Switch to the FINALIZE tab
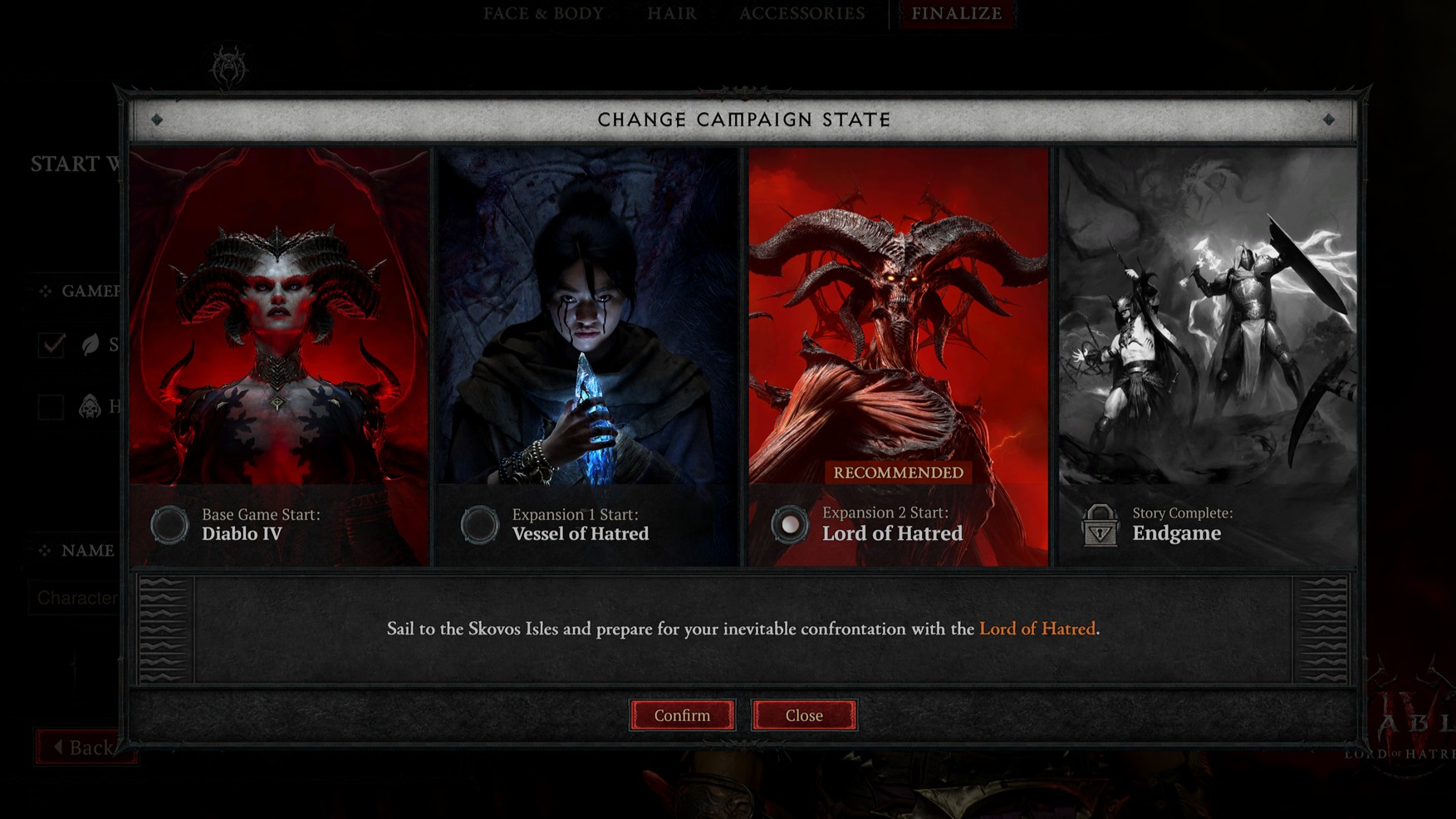Image resolution: width=1456 pixels, height=819 pixels. pos(956,13)
